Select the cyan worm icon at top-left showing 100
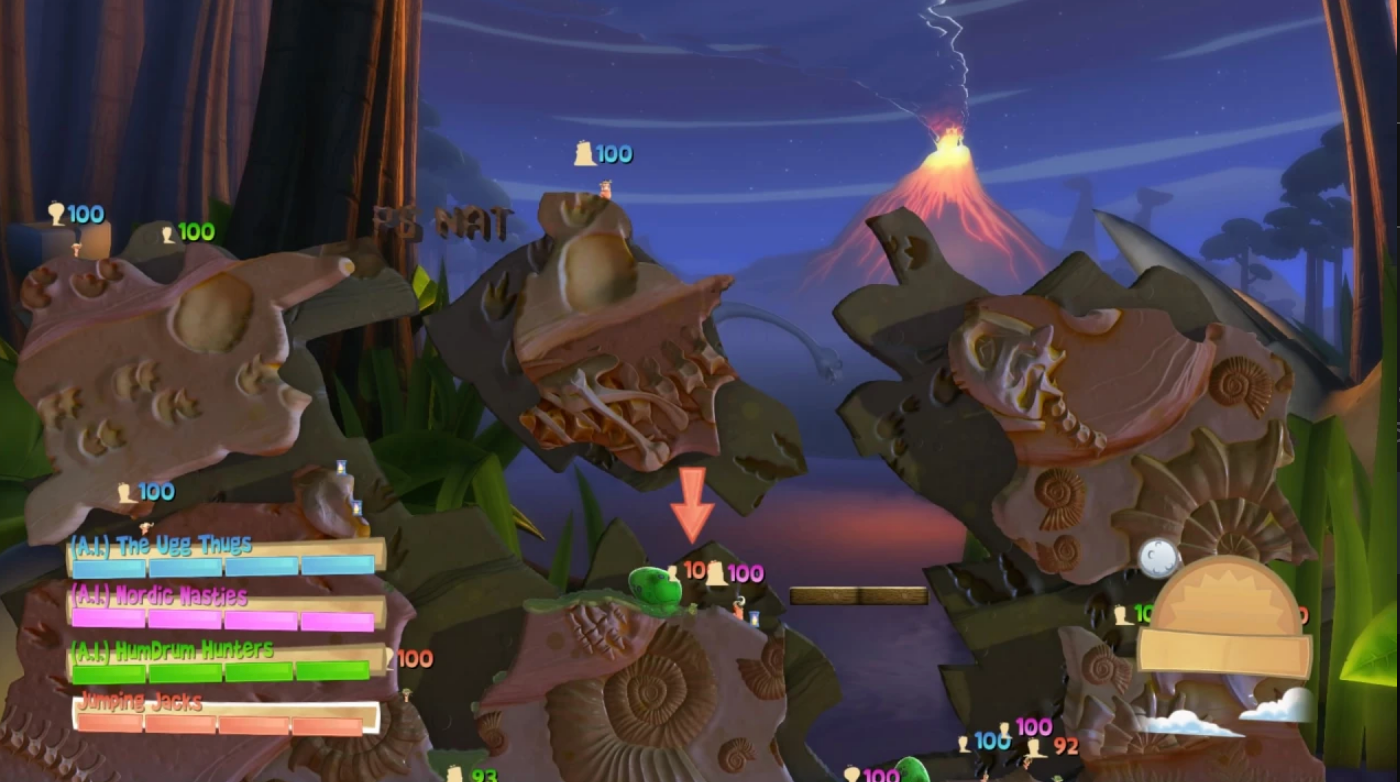 (55, 214)
